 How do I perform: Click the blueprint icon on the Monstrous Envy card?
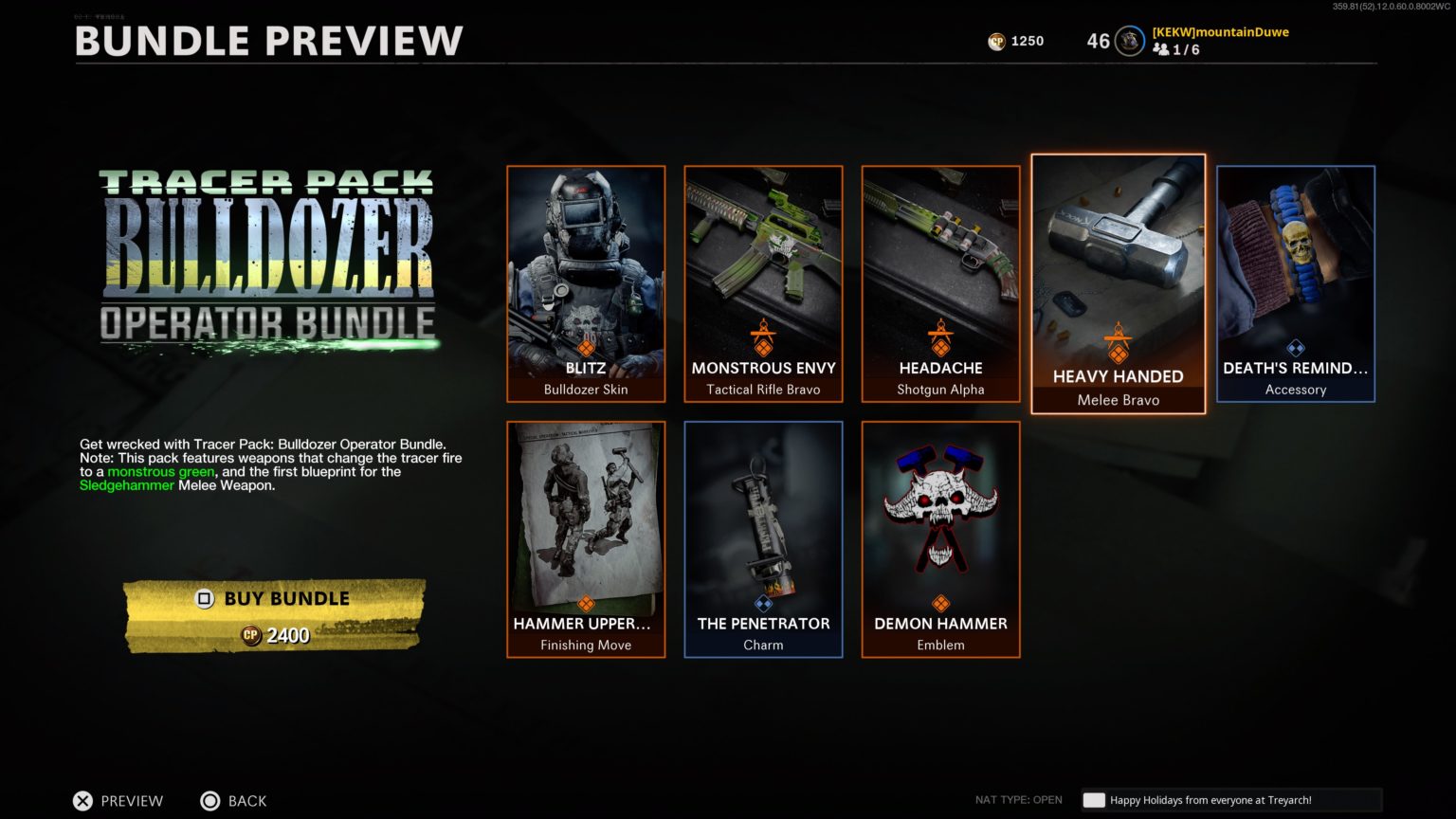(763, 339)
